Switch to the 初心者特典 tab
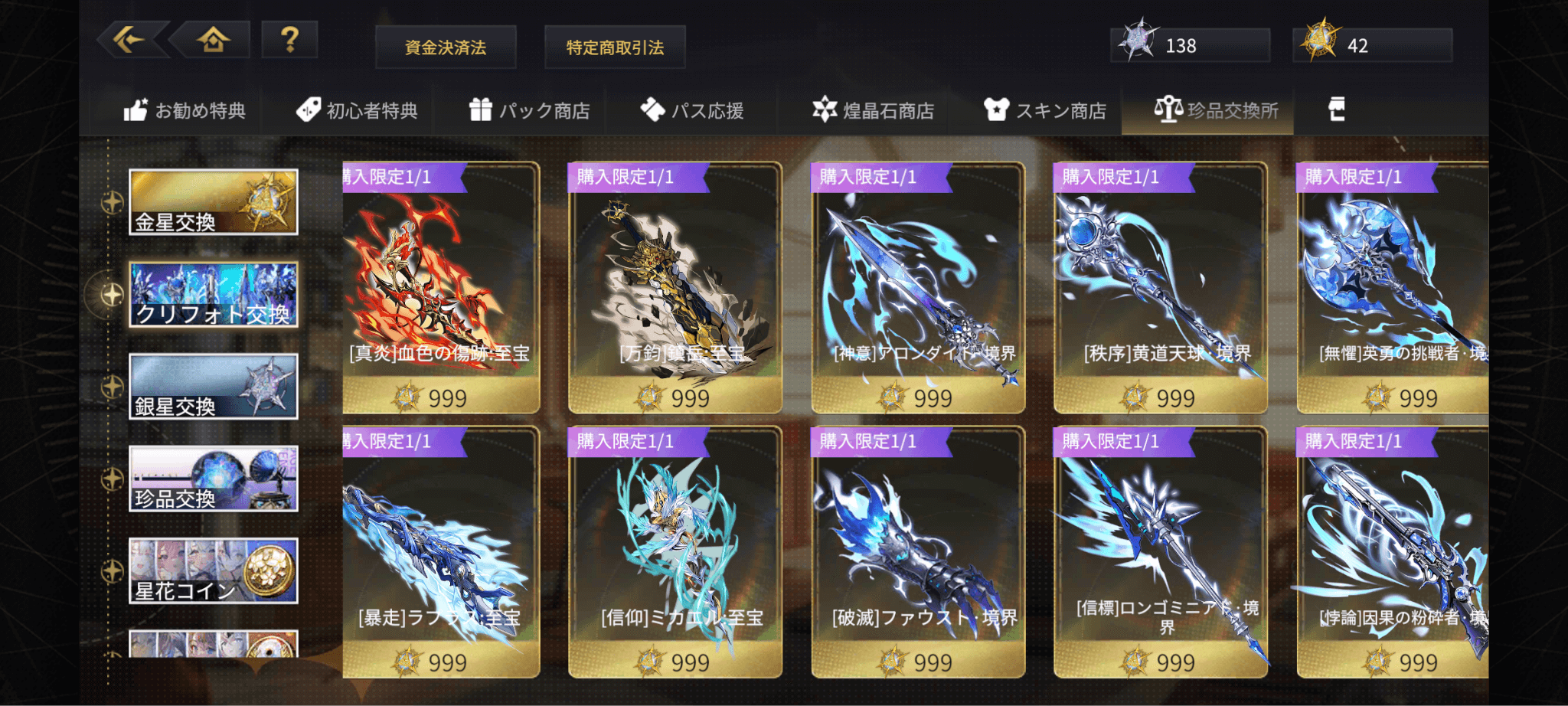Screen dimensions: 1568x706 tap(358, 111)
